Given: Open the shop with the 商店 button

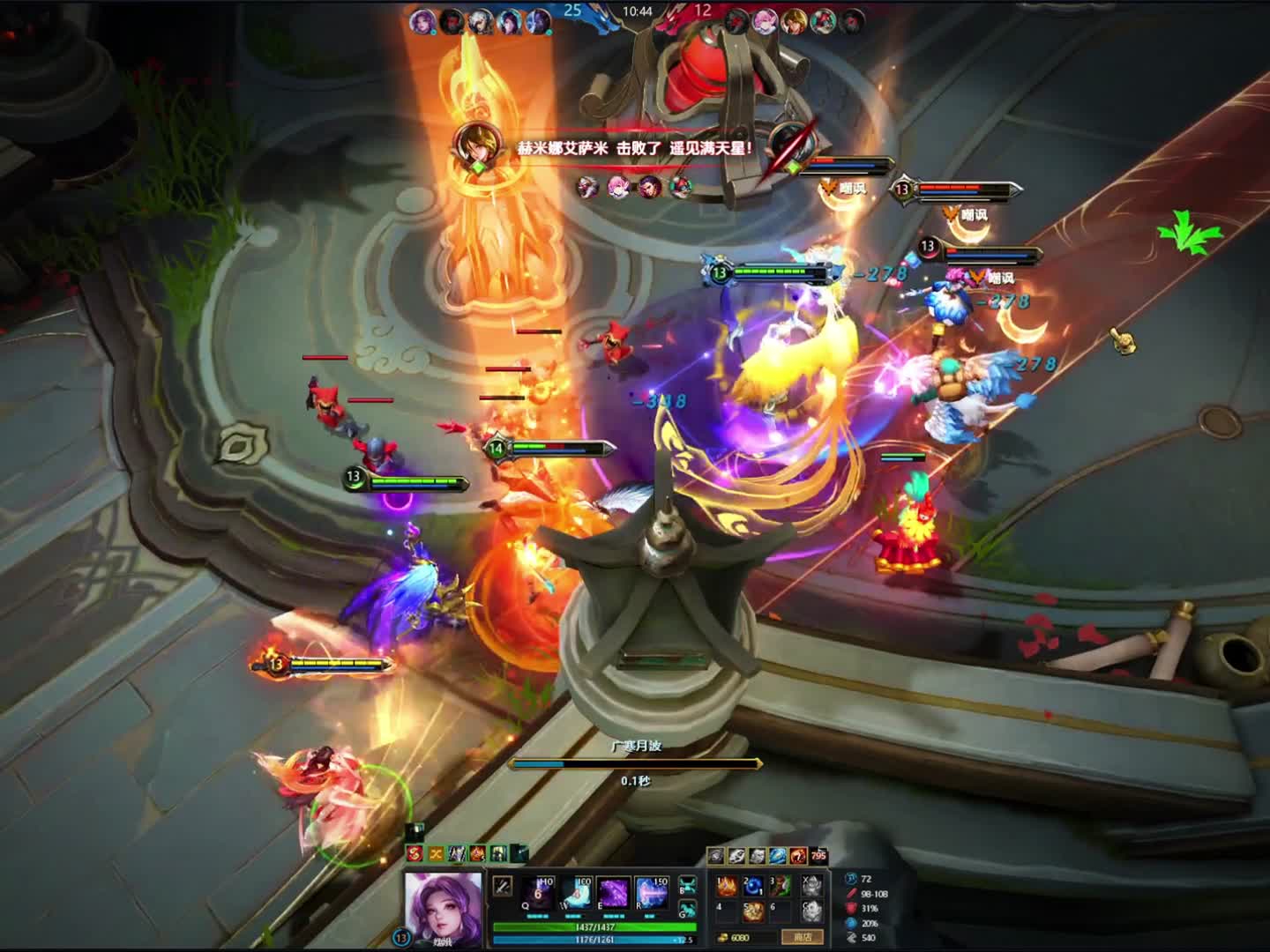Looking at the screenshot, I should [x=802, y=937].
